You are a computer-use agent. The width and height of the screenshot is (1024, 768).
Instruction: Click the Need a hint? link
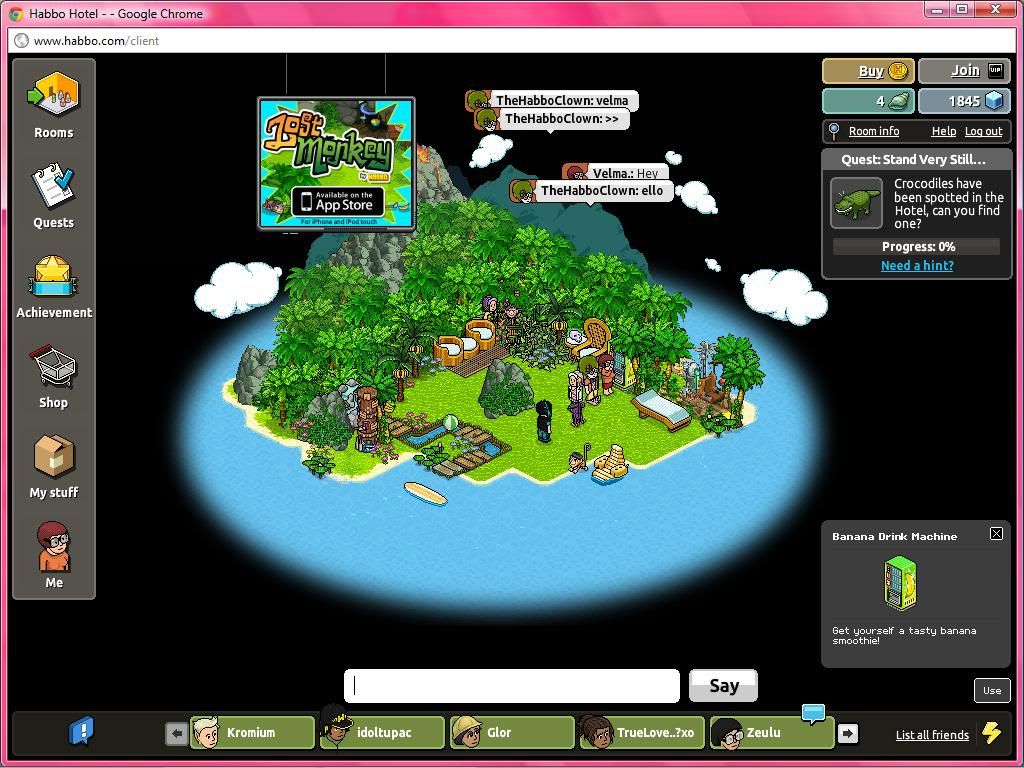[917, 265]
